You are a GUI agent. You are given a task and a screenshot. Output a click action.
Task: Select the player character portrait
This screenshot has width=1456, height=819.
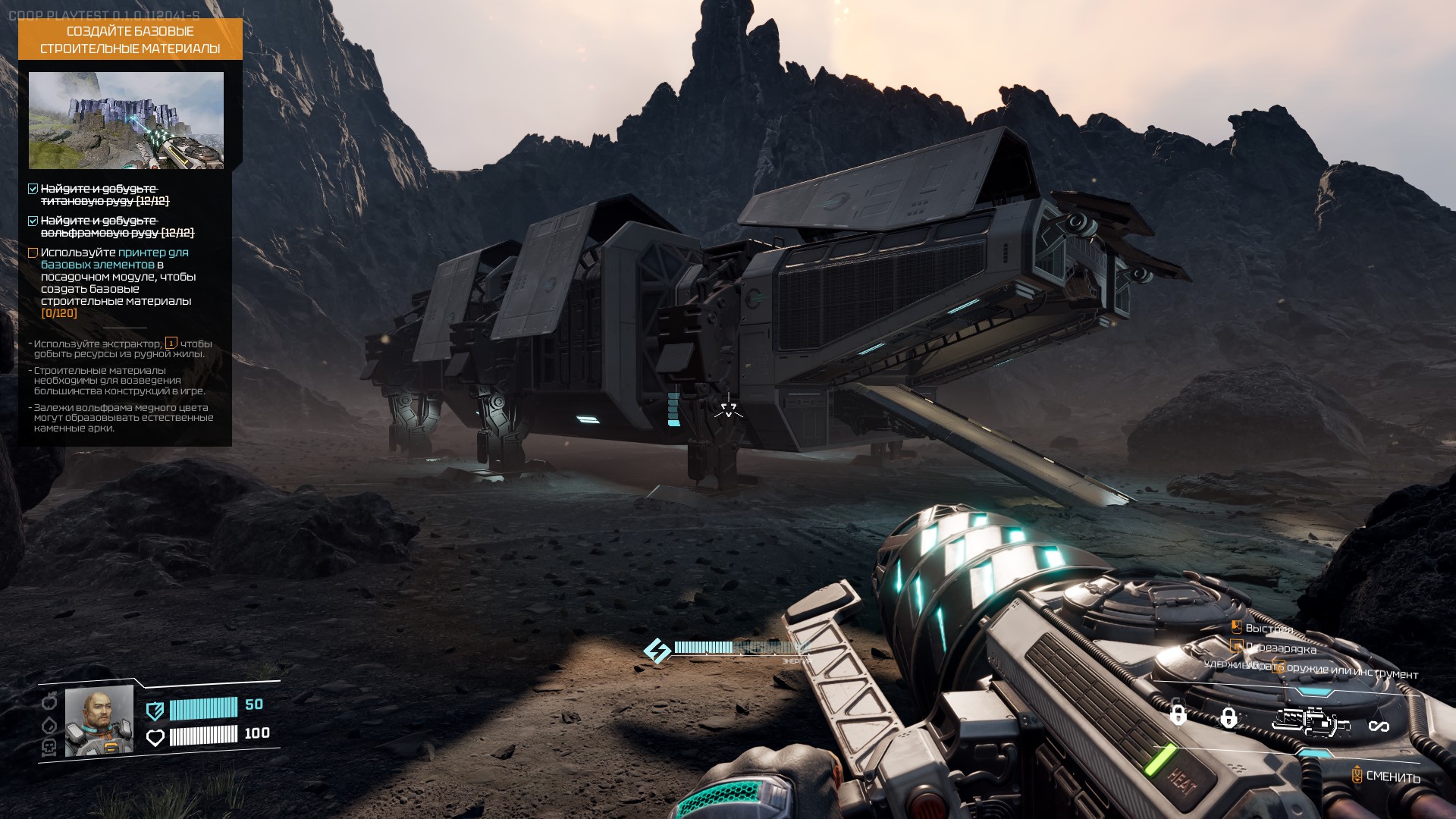point(99,721)
